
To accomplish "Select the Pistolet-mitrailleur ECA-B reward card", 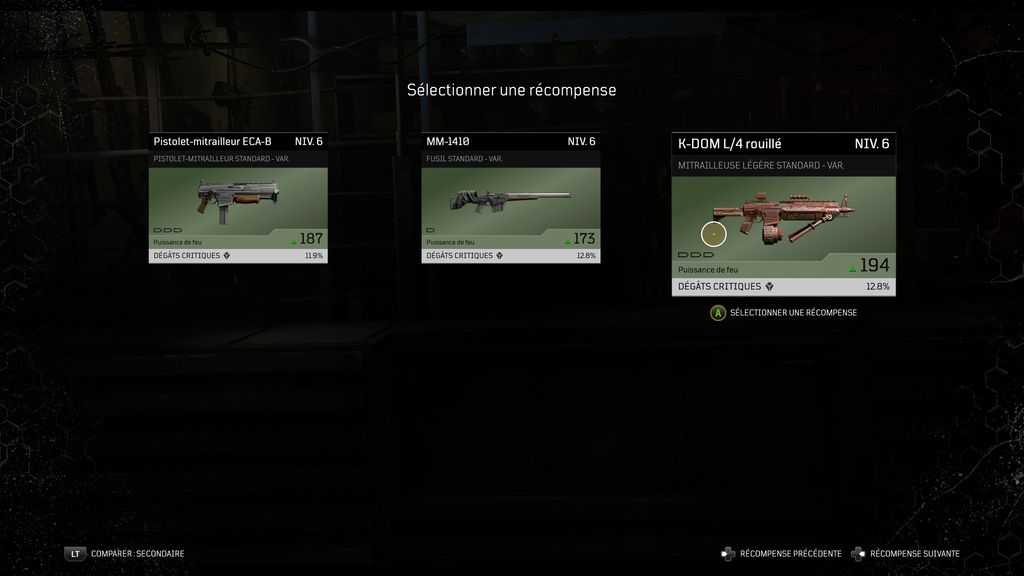I will pyautogui.click(x=238, y=198).
